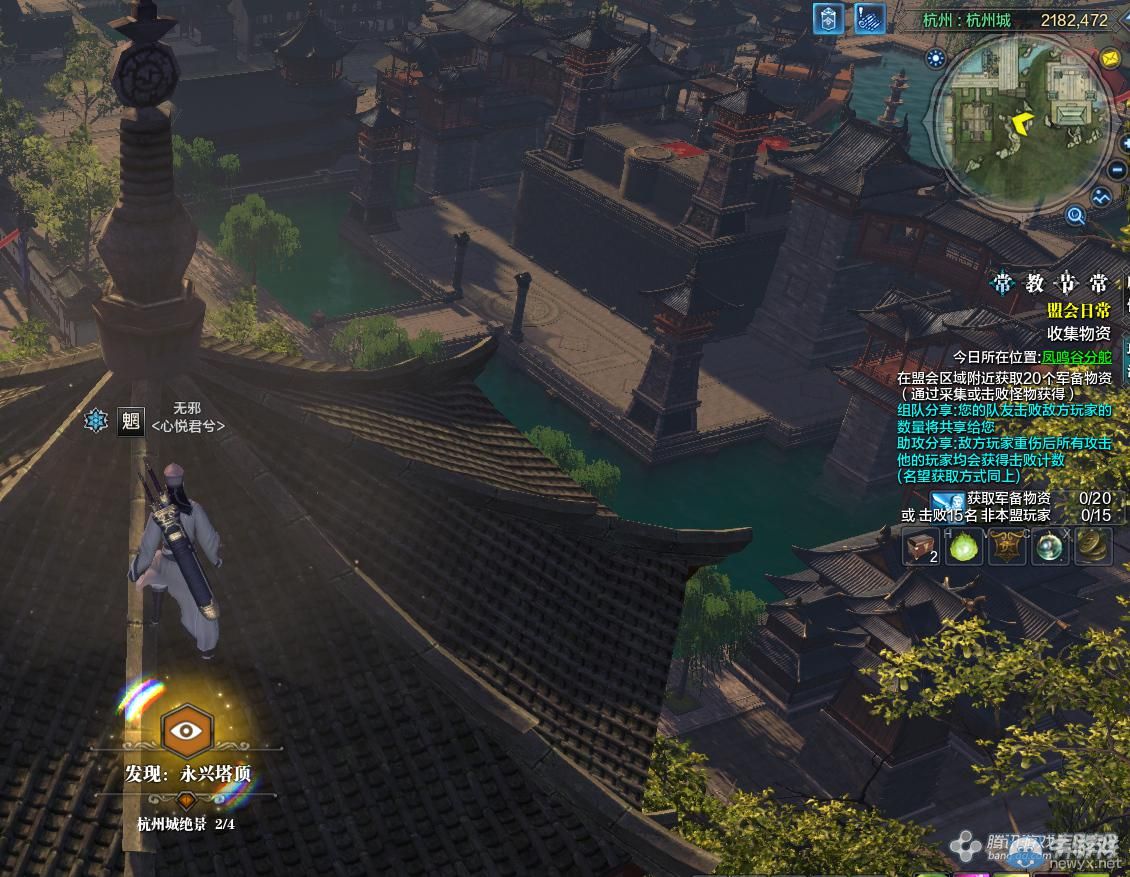Image resolution: width=1130 pixels, height=877 pixels.
Task: Open the blue lantern badge icon
Action: [828, 19]
